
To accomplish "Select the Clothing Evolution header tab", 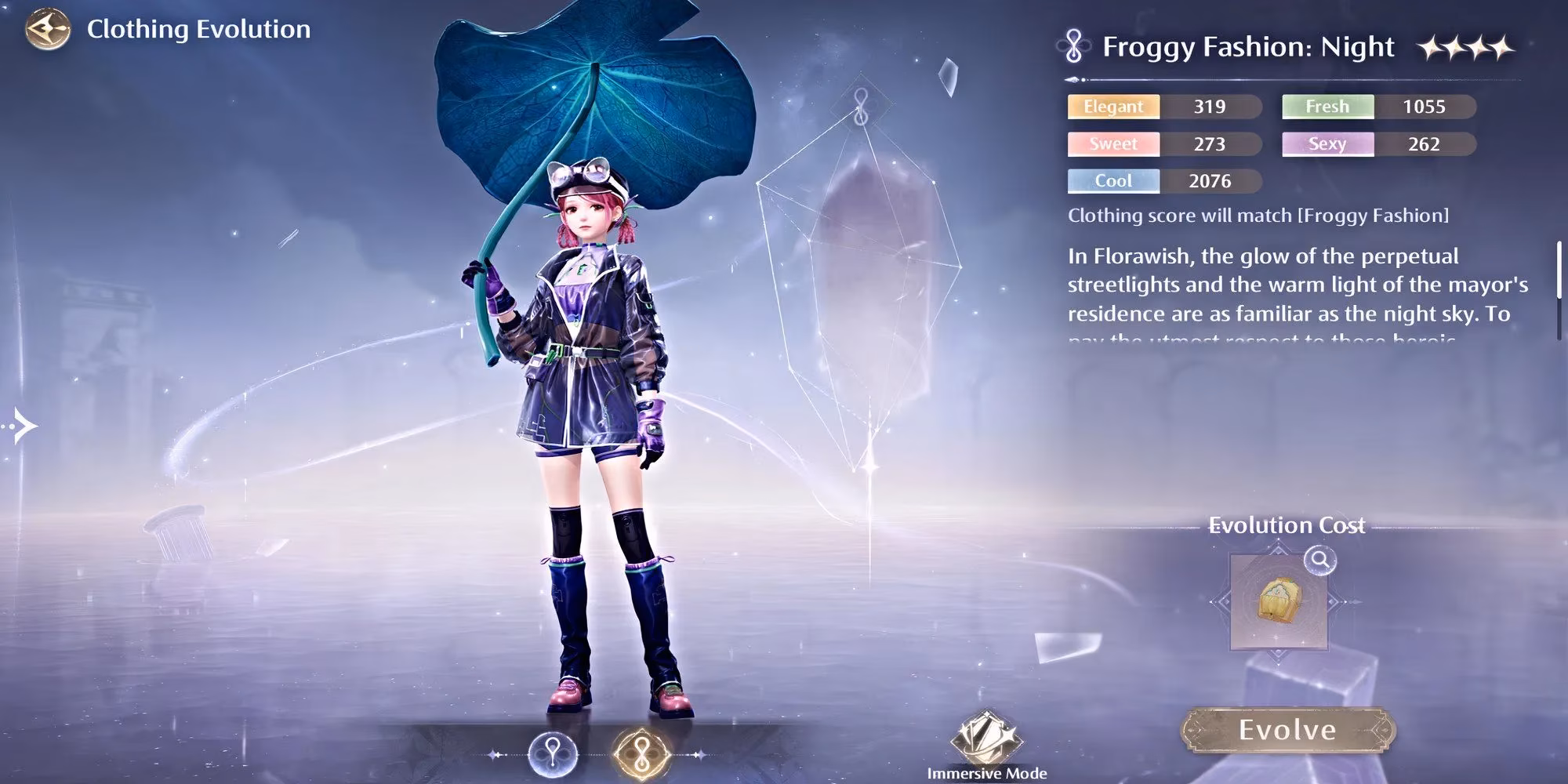I will point(196,30).
